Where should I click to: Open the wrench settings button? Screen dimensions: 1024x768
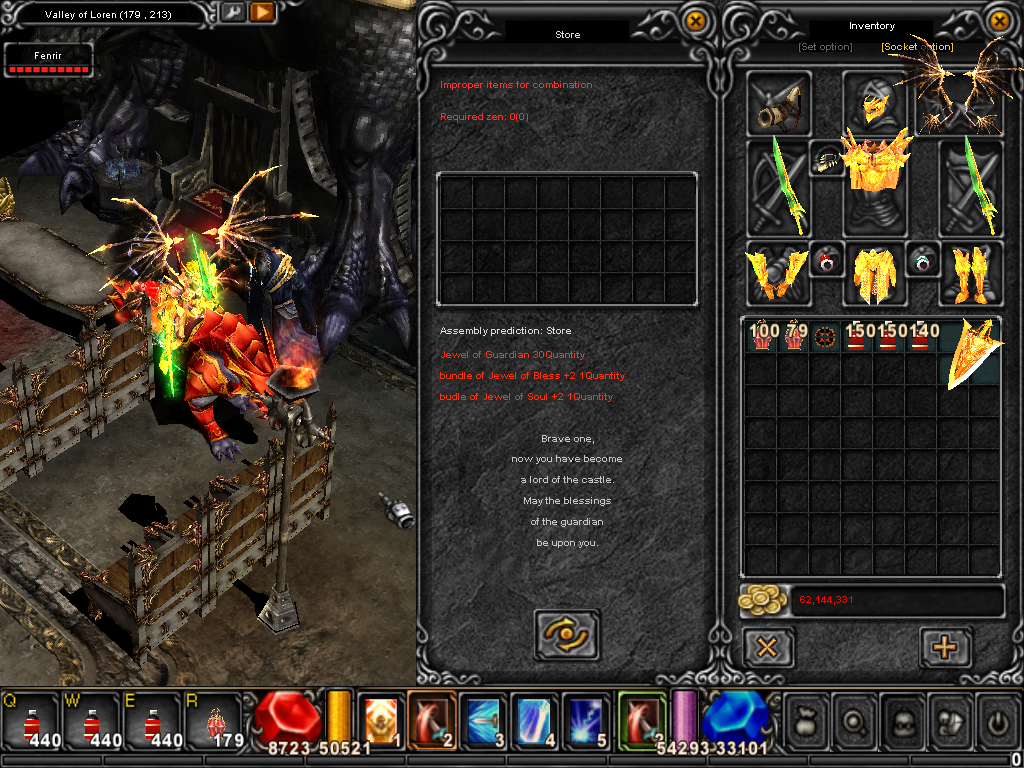(232, 13)
